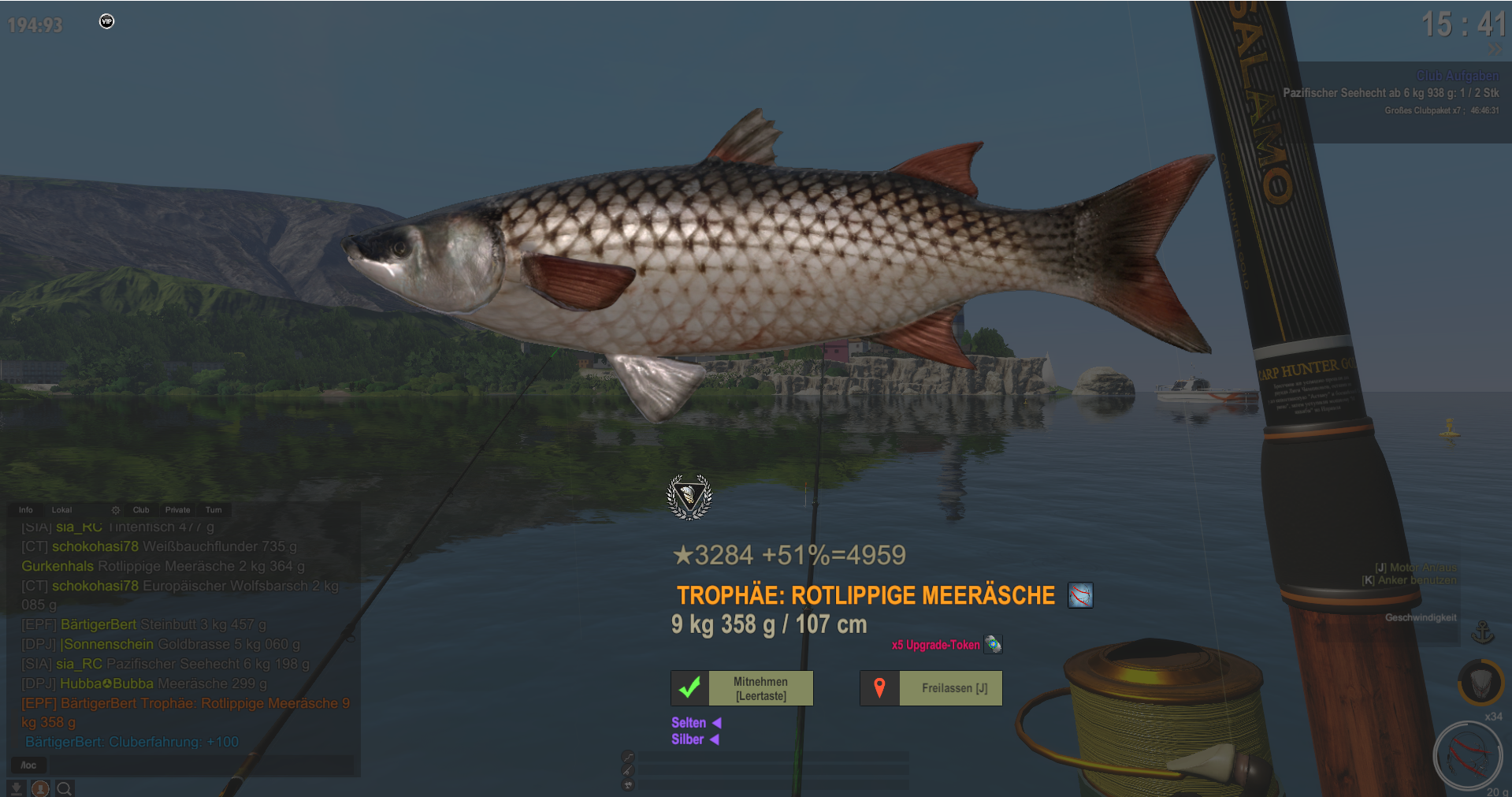Viewport: 1512px width, 797px height.
Task: Open the player profile icon below the chat
Action: point(40,788)
